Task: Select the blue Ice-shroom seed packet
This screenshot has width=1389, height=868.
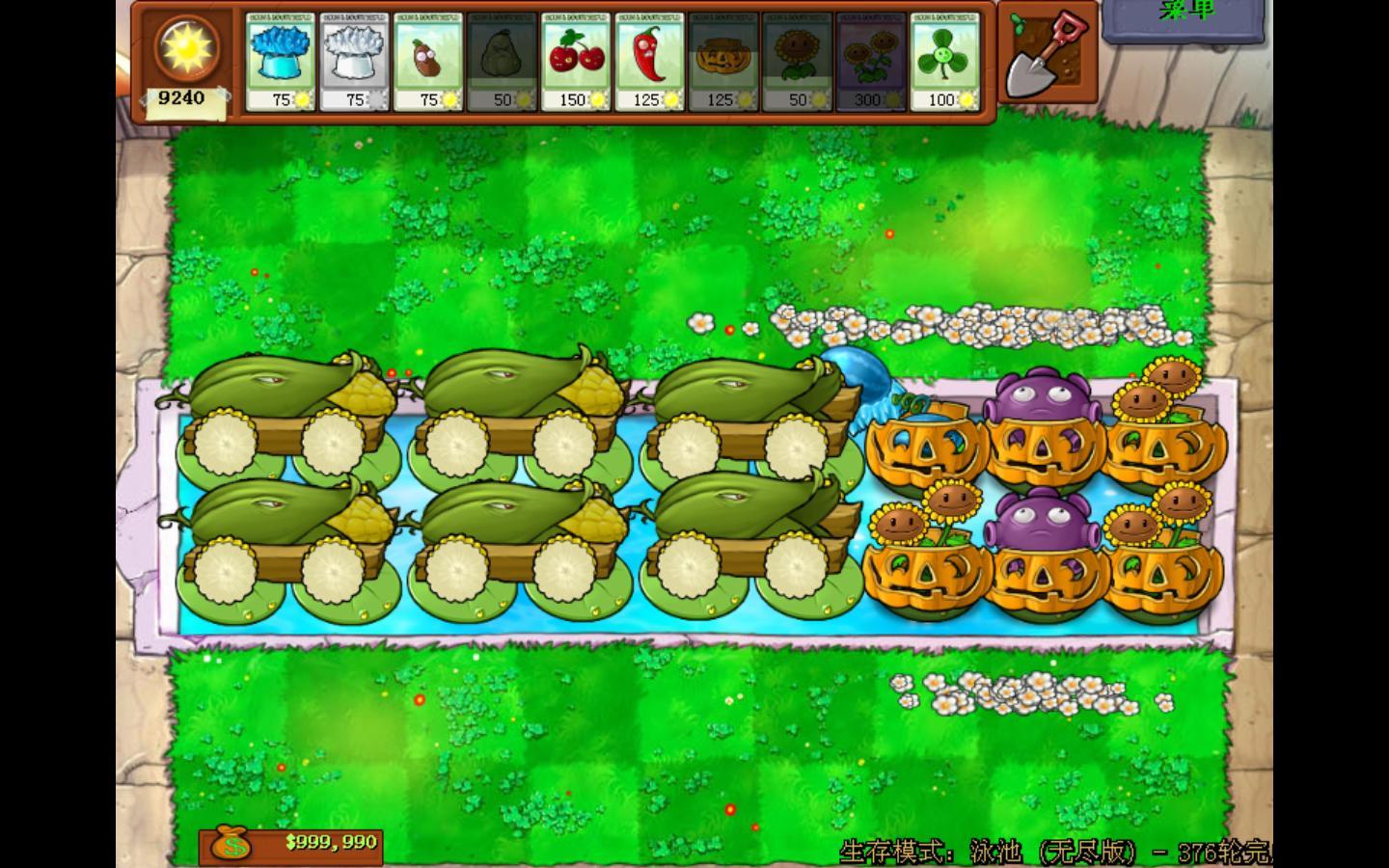Action: click(x=280, y=62)
